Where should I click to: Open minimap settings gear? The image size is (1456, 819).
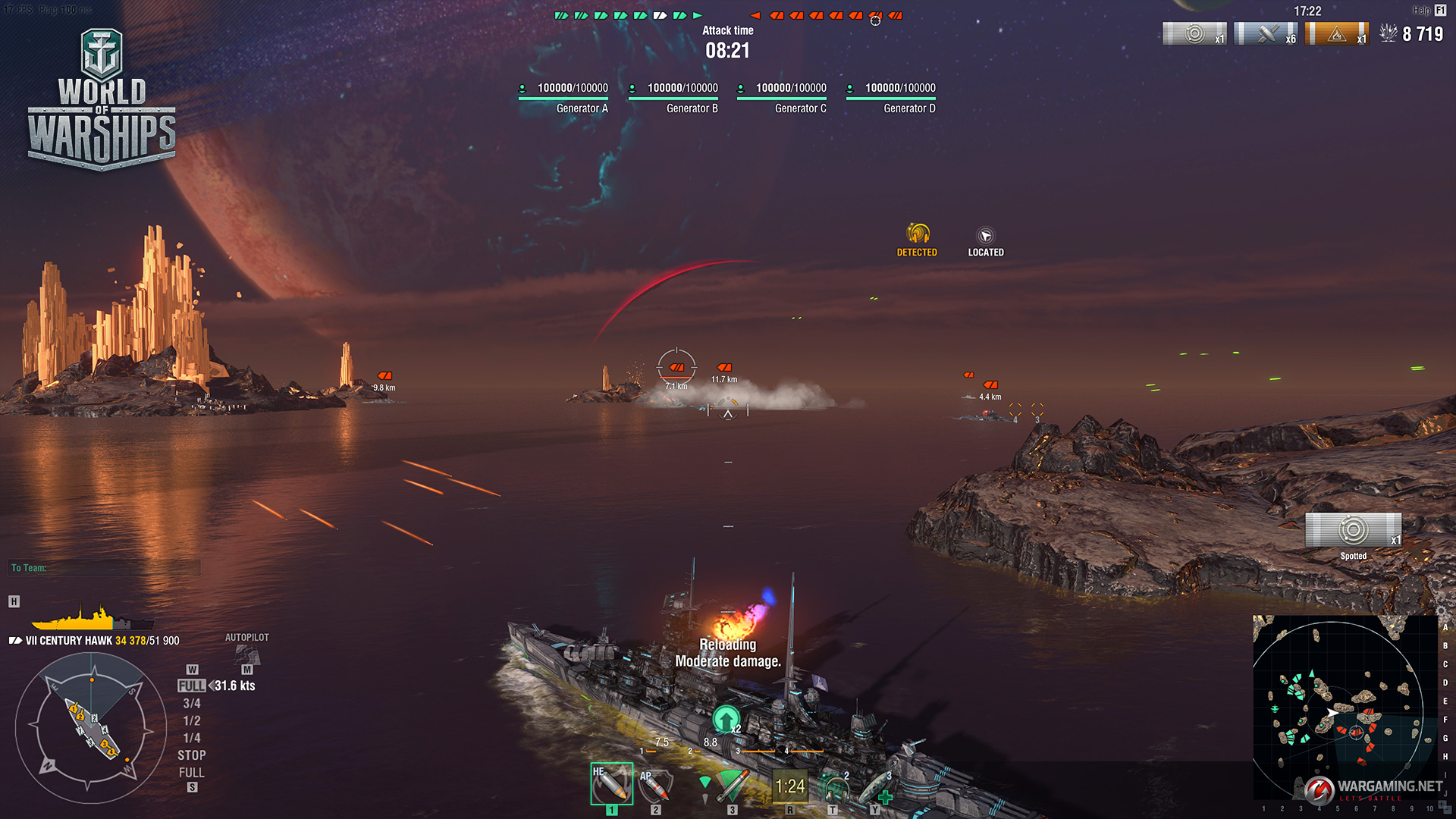tap(1442, 610)
